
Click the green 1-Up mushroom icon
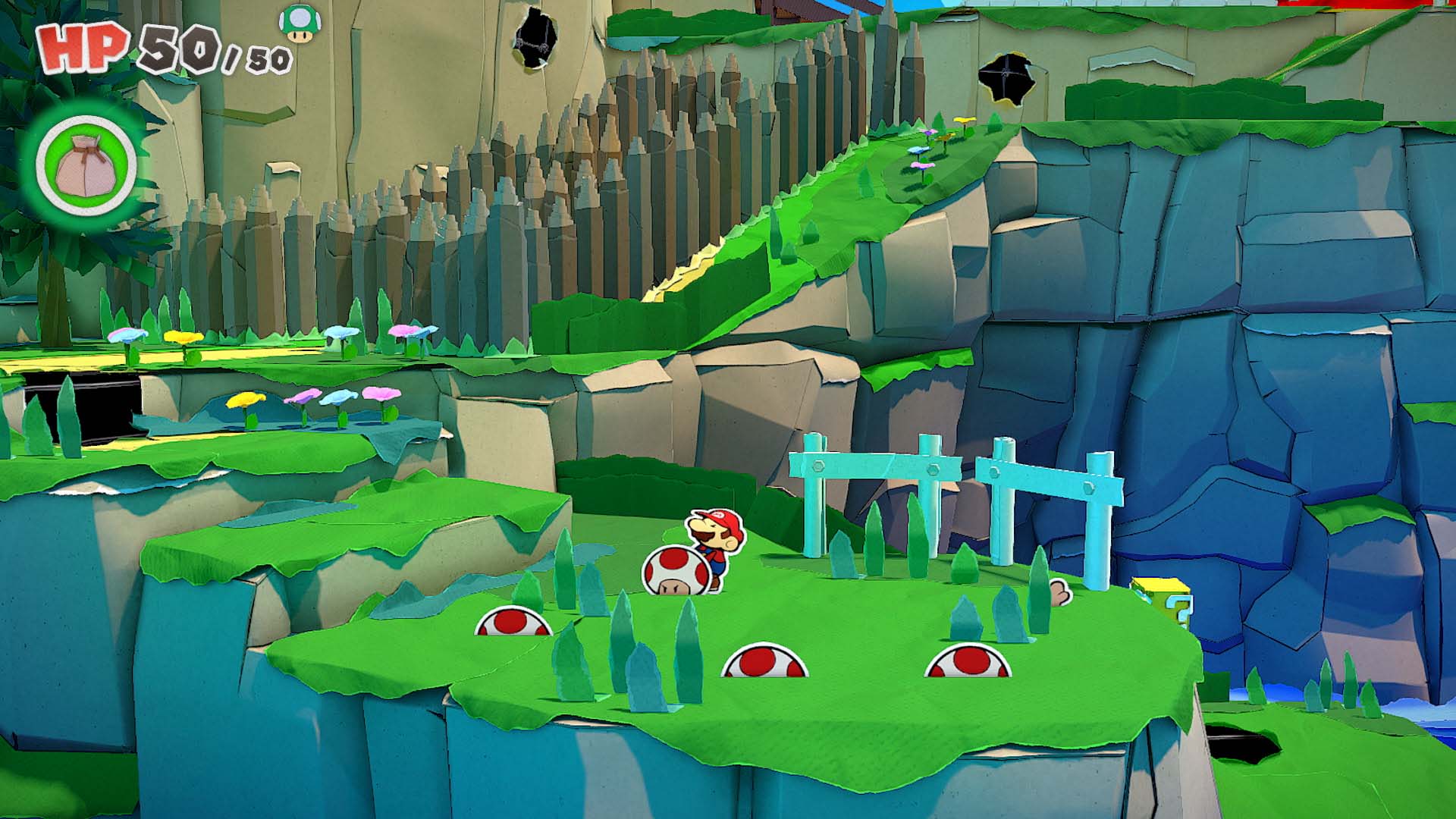pyautogui.click(x=300, y=22)
